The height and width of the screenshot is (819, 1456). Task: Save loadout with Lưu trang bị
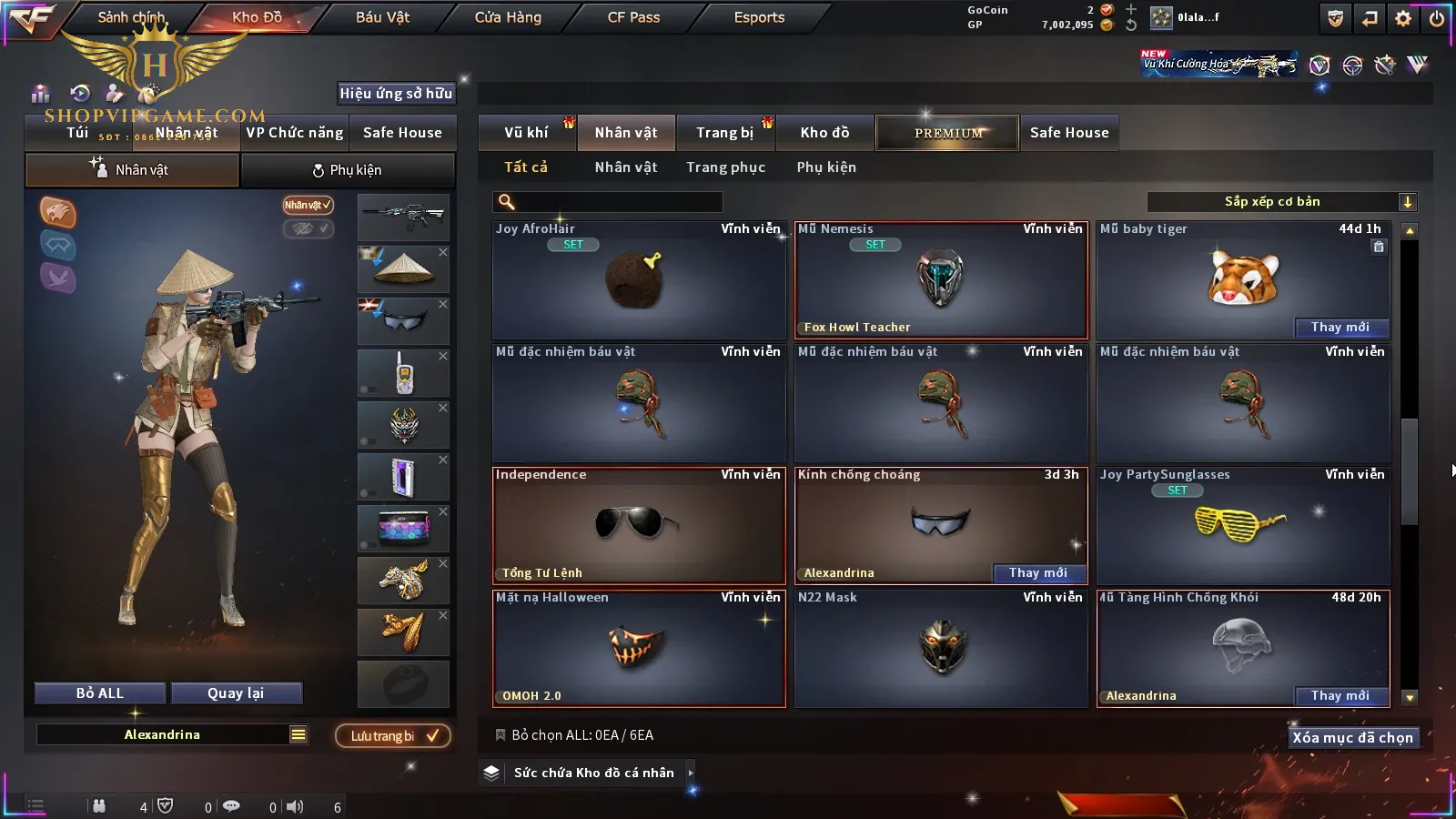pyautogui.click(x=393, y=736)
